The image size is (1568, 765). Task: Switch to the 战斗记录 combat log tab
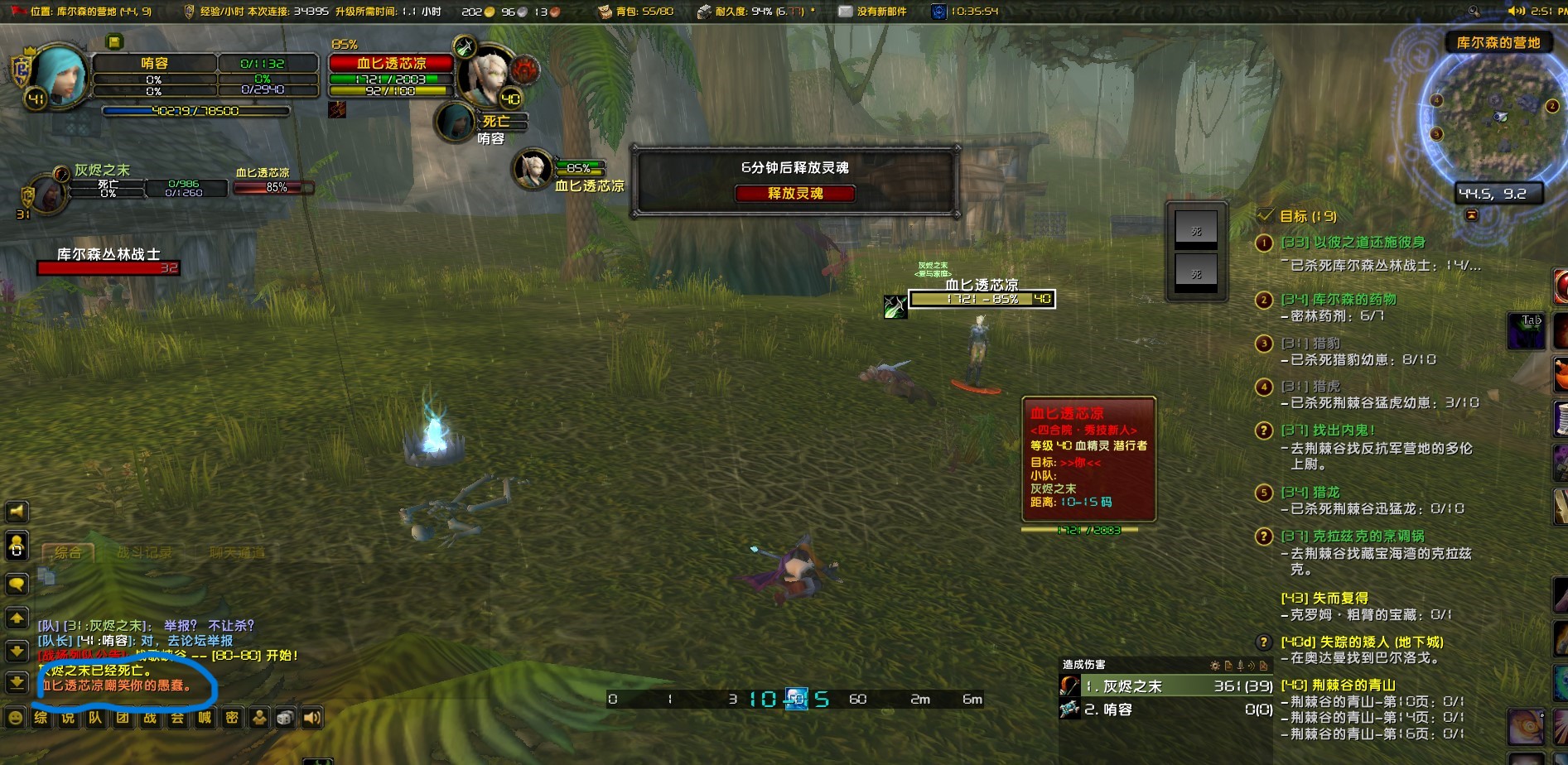pyautogui.click(x=145, y=552)
